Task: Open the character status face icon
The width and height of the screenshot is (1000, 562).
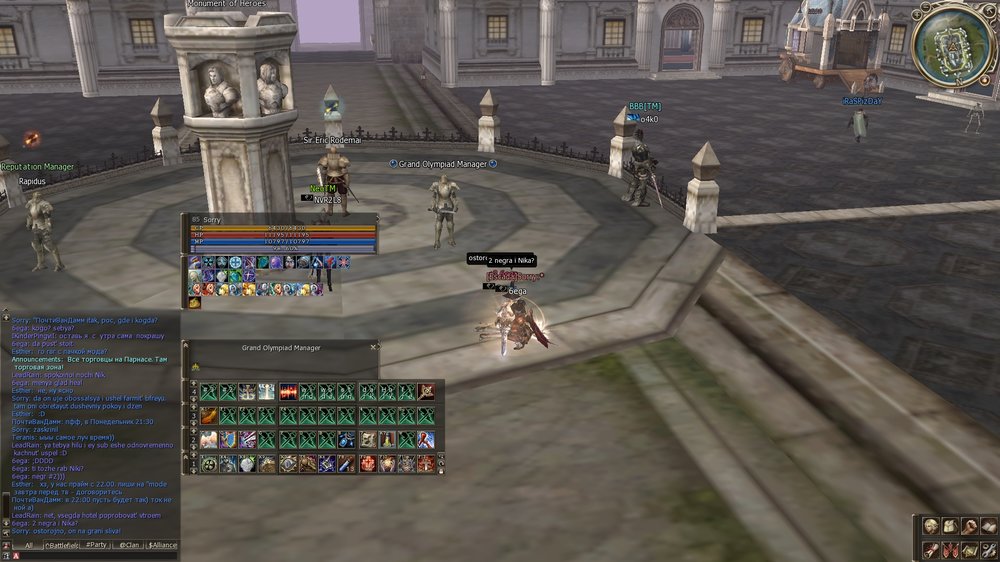Action: point(930,526)
